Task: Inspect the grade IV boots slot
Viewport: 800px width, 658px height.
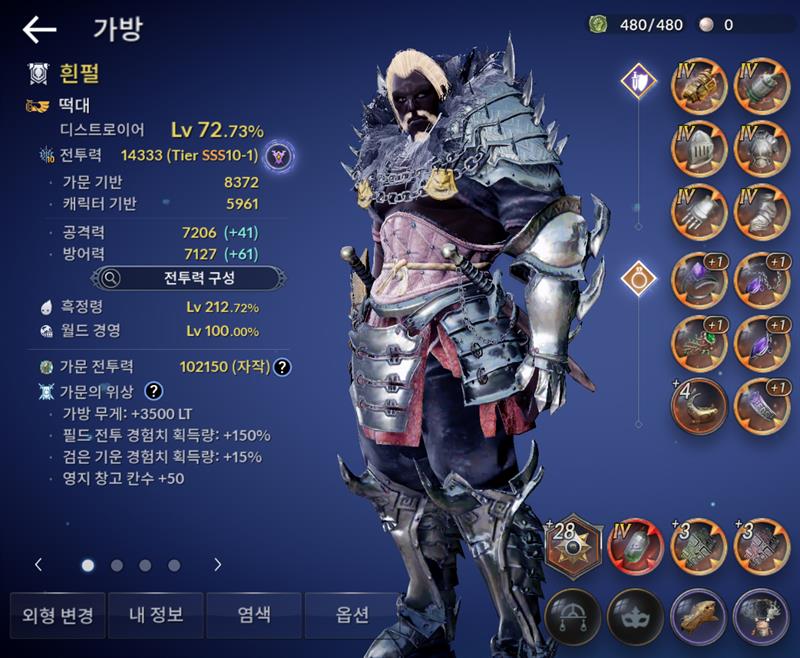Action: pyautogui.click(x=762, y=211)
